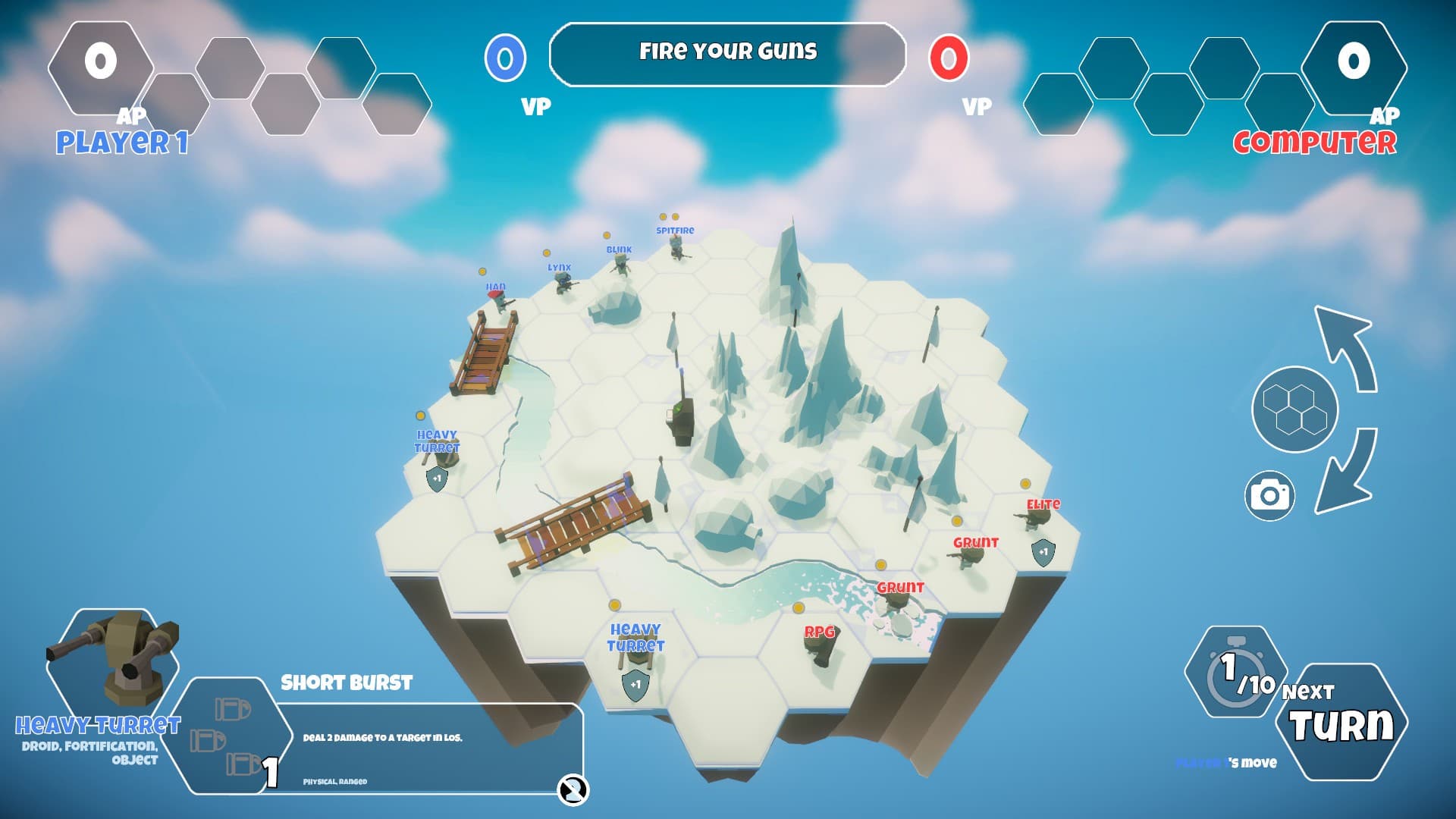Select the Spitfire unit
Viewport: 1456px width, 819px height.
(676, 247)
